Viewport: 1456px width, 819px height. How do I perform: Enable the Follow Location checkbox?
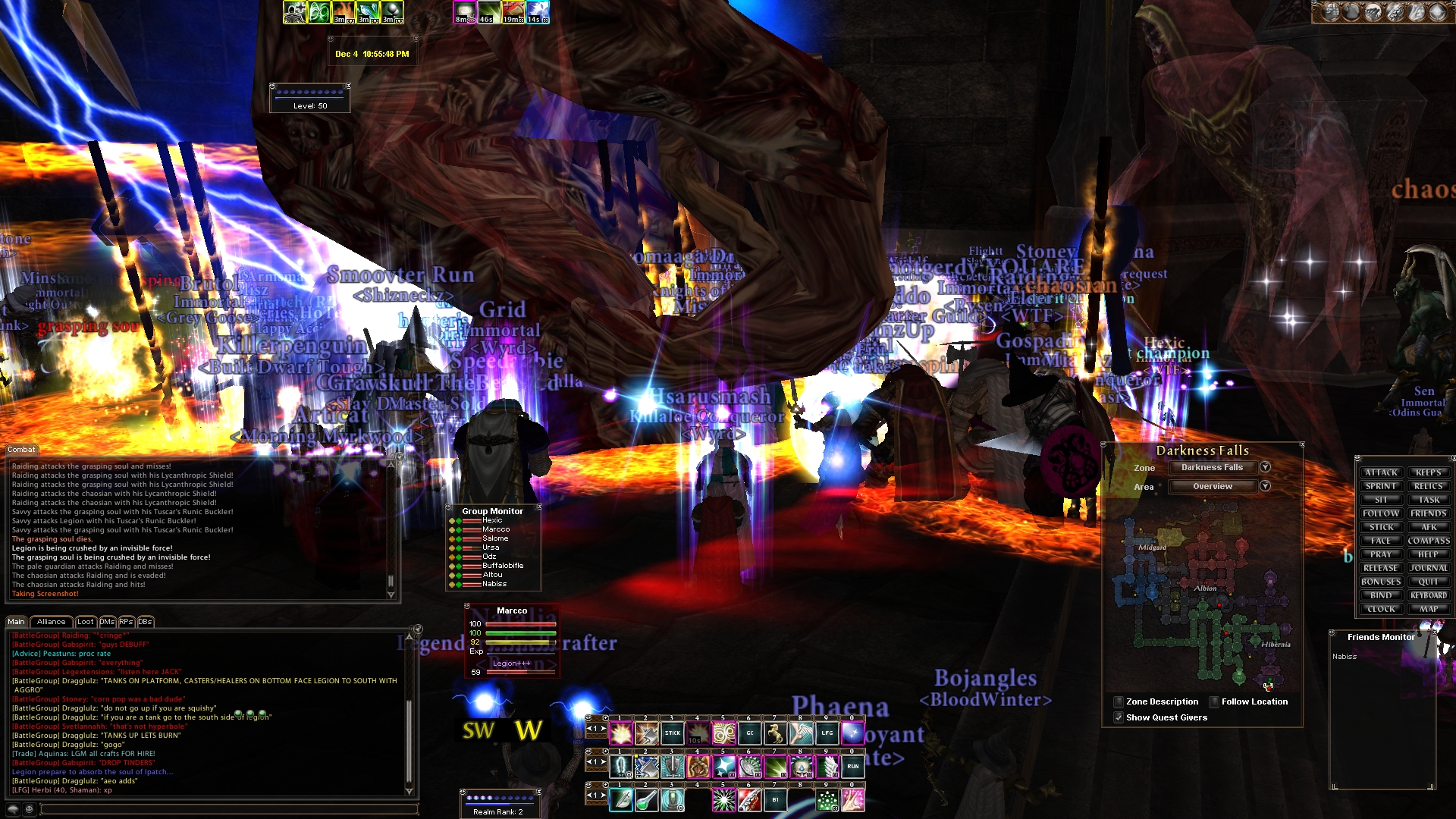[1214, 701]
